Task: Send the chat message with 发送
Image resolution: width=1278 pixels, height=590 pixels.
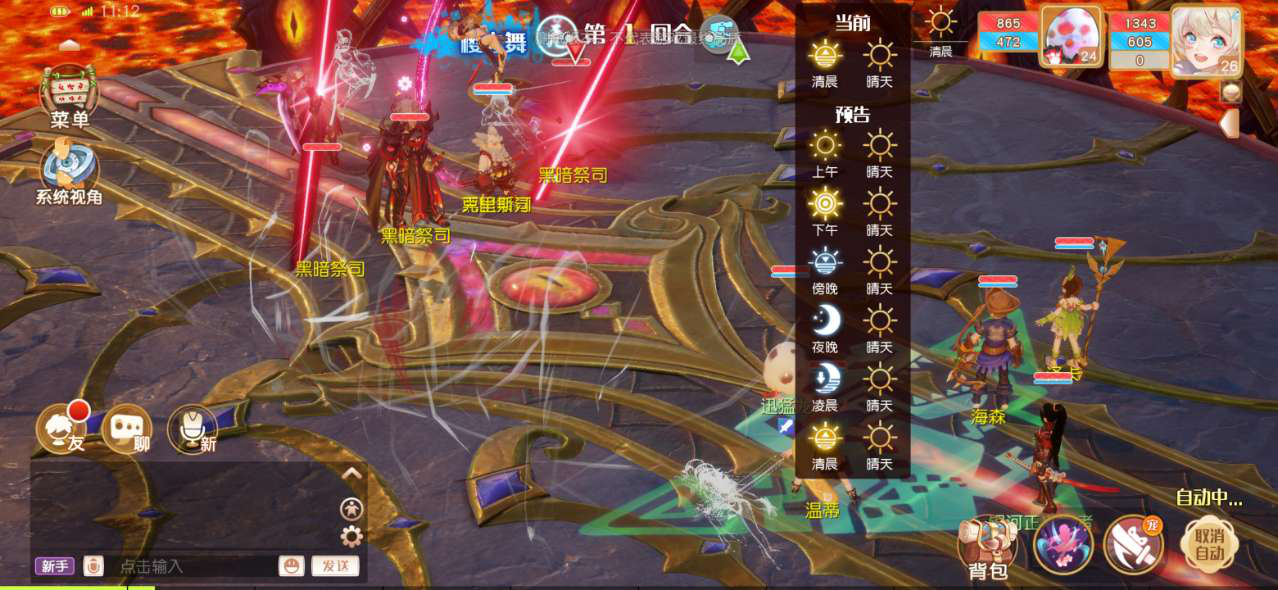Action: click(x=335, y=566)
